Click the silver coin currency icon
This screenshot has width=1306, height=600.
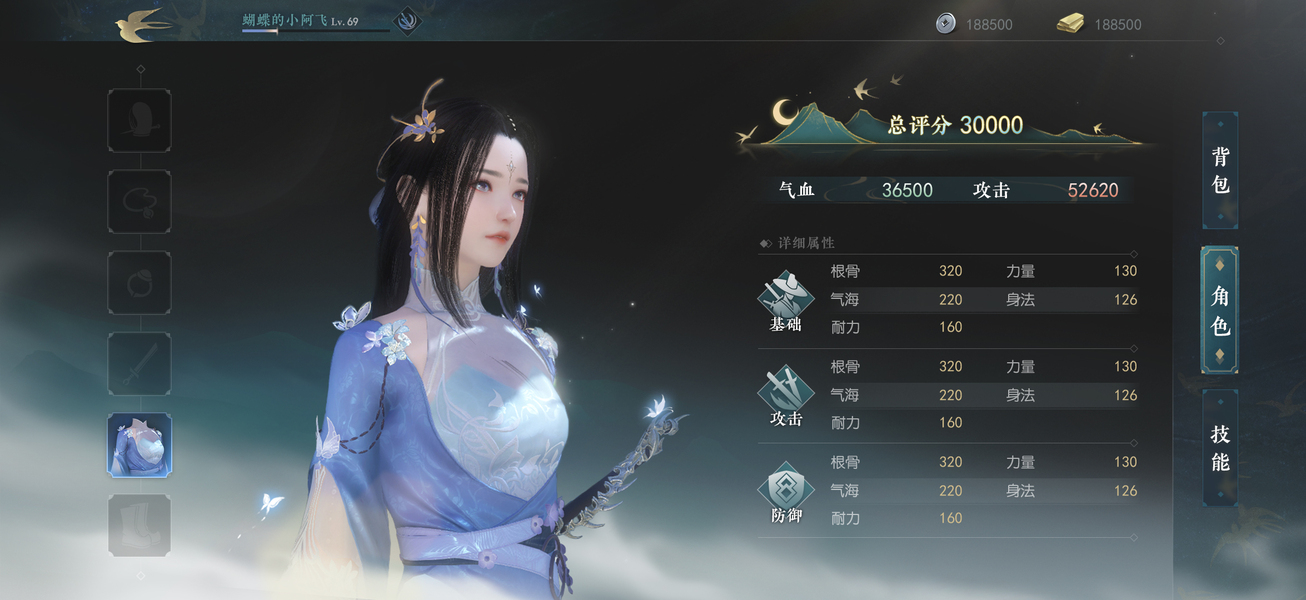[946, 24]
